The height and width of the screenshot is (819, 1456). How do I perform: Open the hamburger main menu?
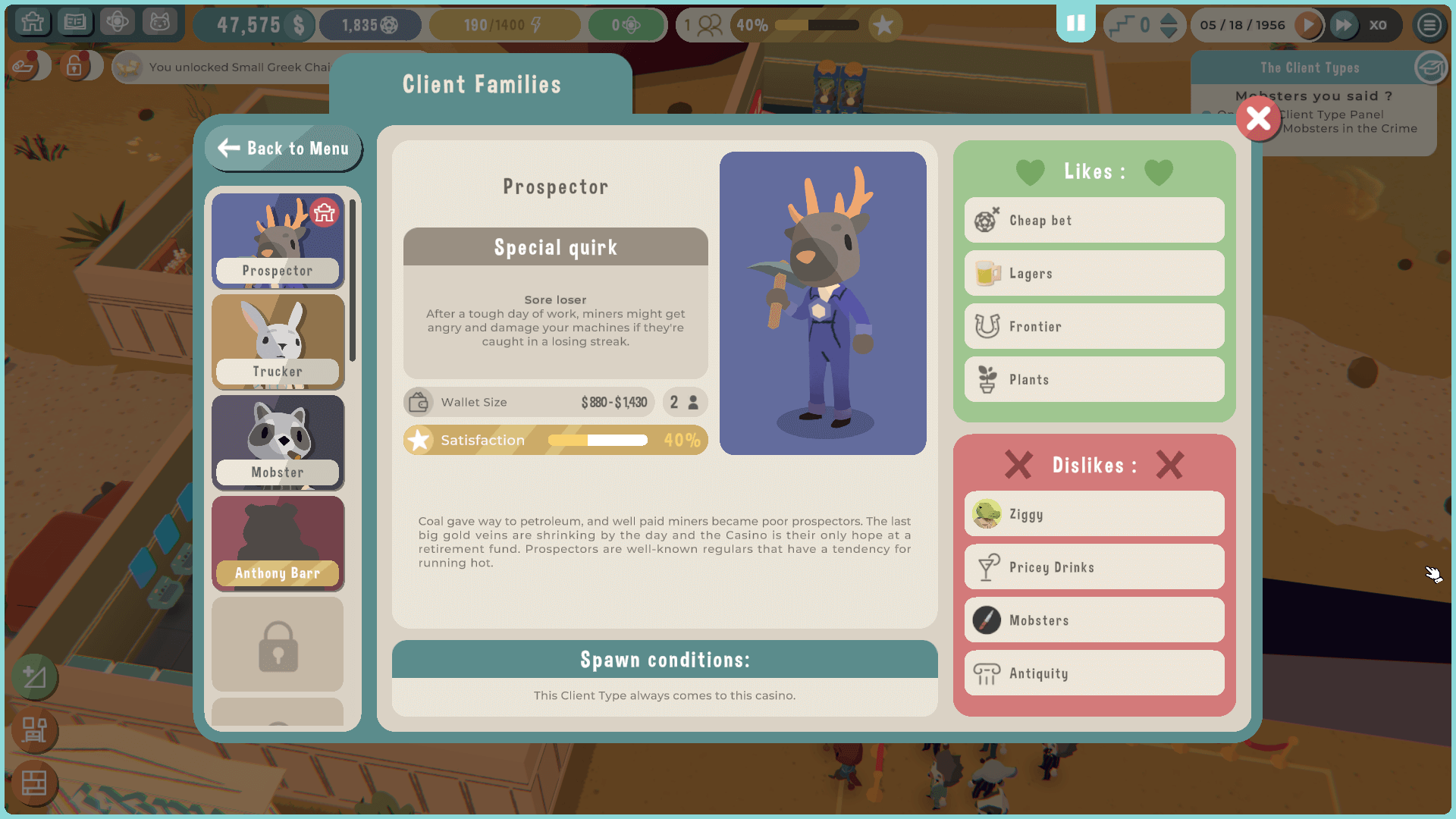click(1429, 25)
